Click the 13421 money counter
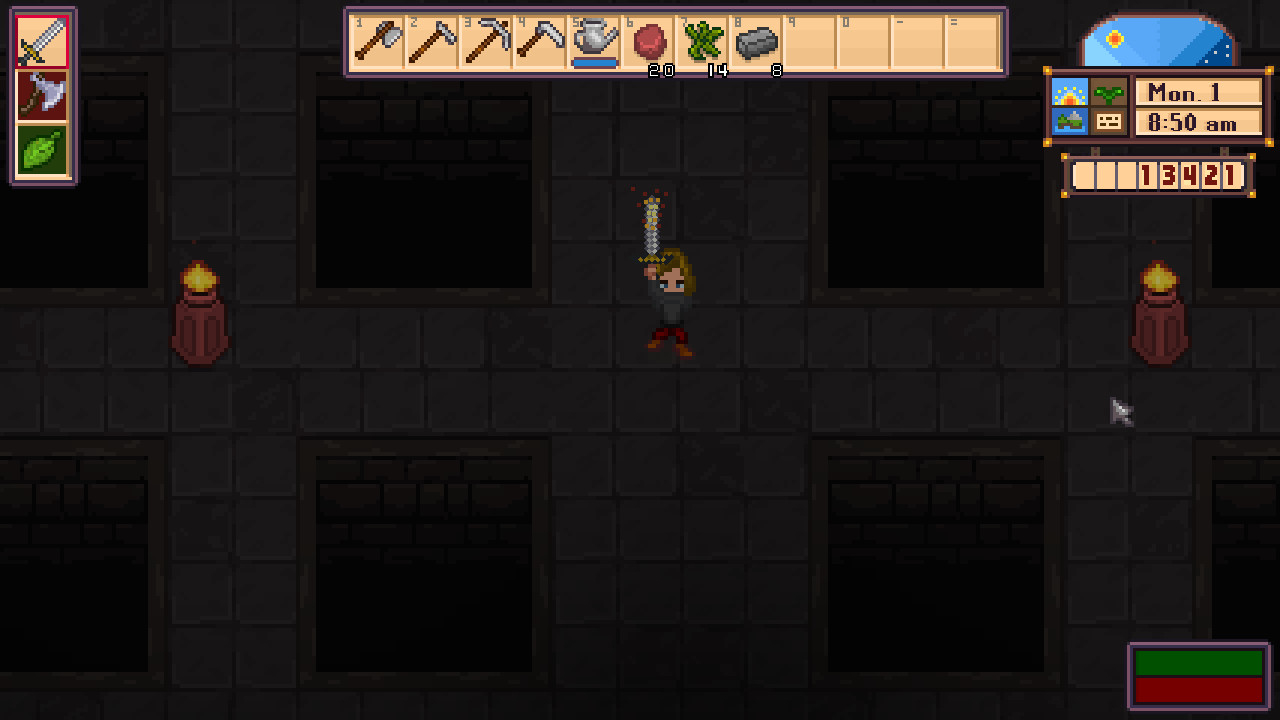Screen dimensions: 1280x720 tap(1190, 176)
